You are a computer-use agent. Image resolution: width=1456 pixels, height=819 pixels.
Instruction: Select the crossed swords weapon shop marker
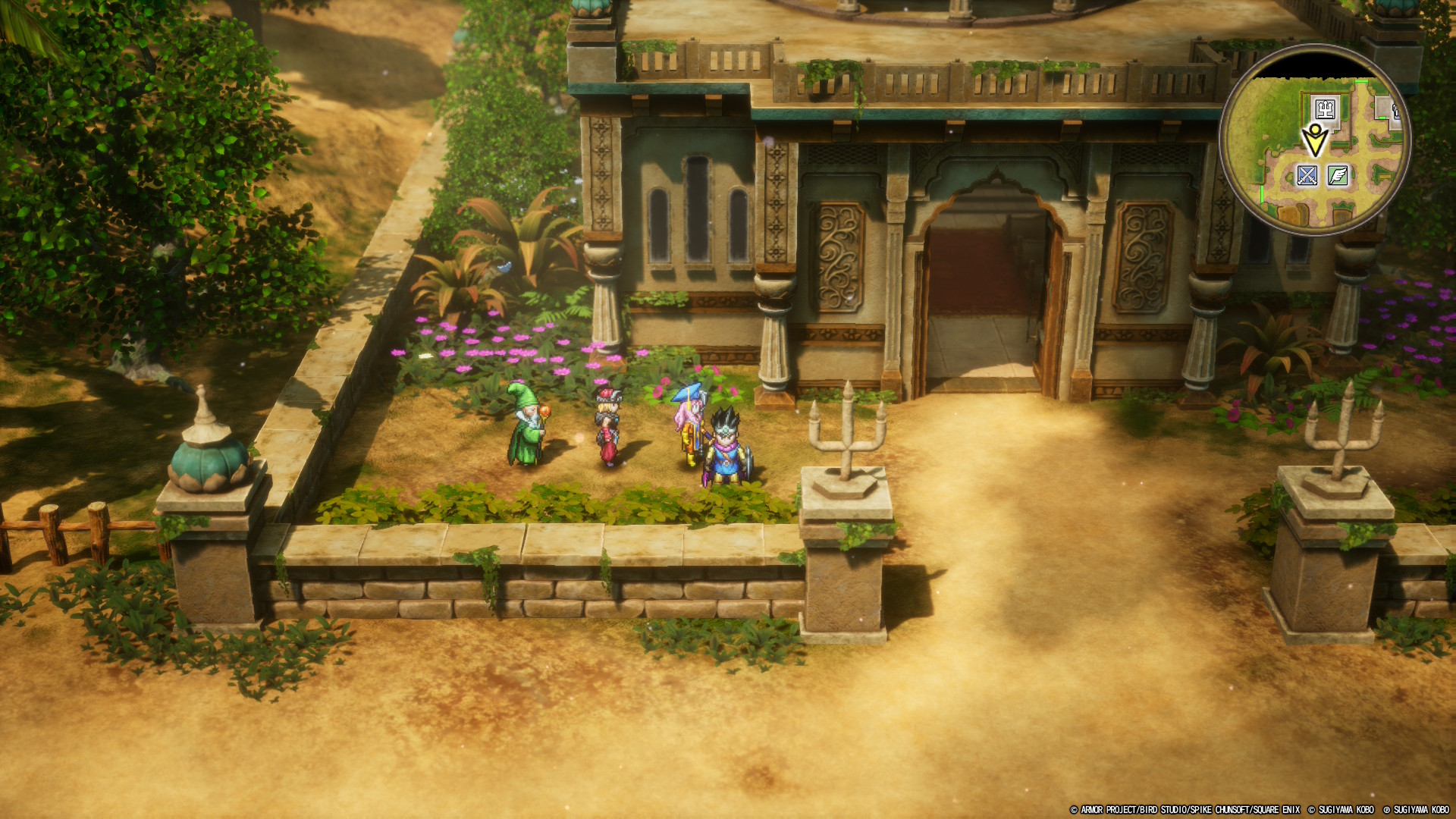click(x=1307, y=176)
